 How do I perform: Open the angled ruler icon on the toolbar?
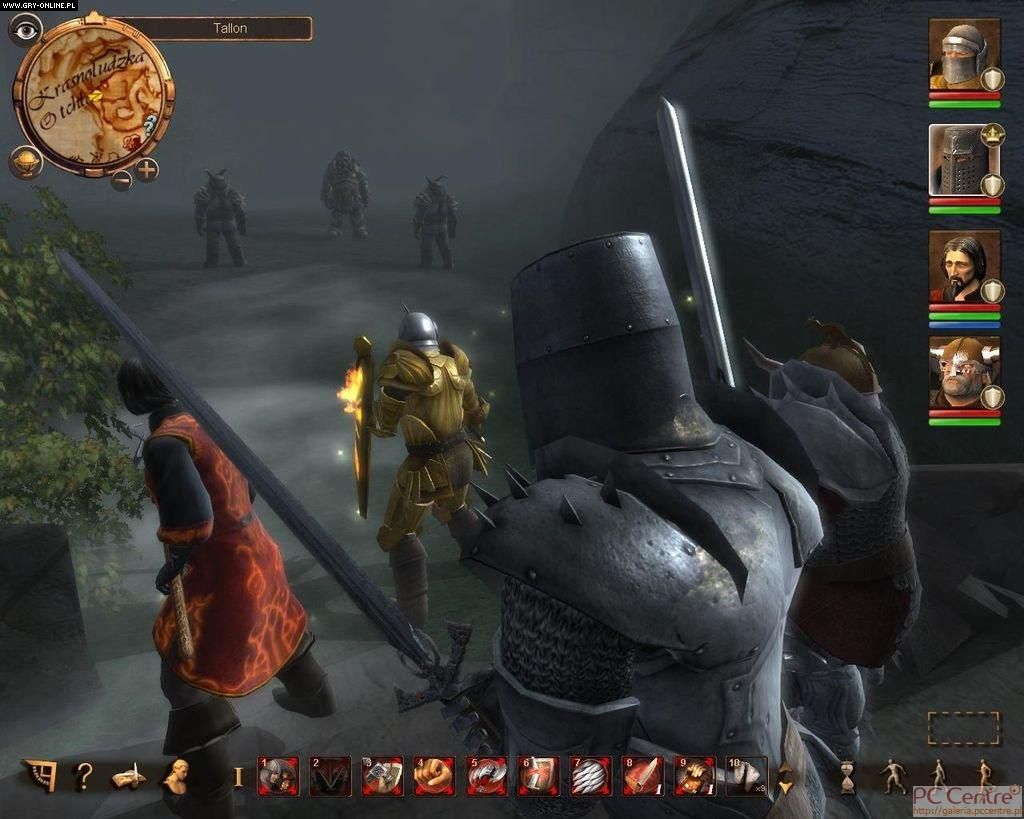pyautogui.click(x=38, y=775)
